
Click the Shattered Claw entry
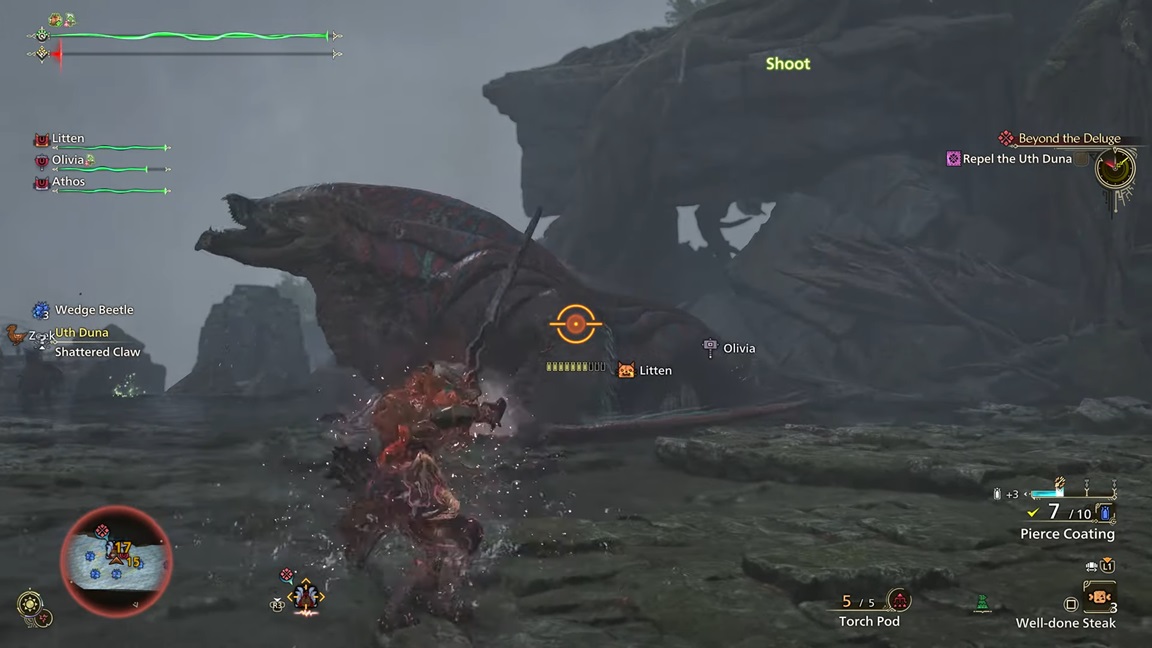coord(97,352)
